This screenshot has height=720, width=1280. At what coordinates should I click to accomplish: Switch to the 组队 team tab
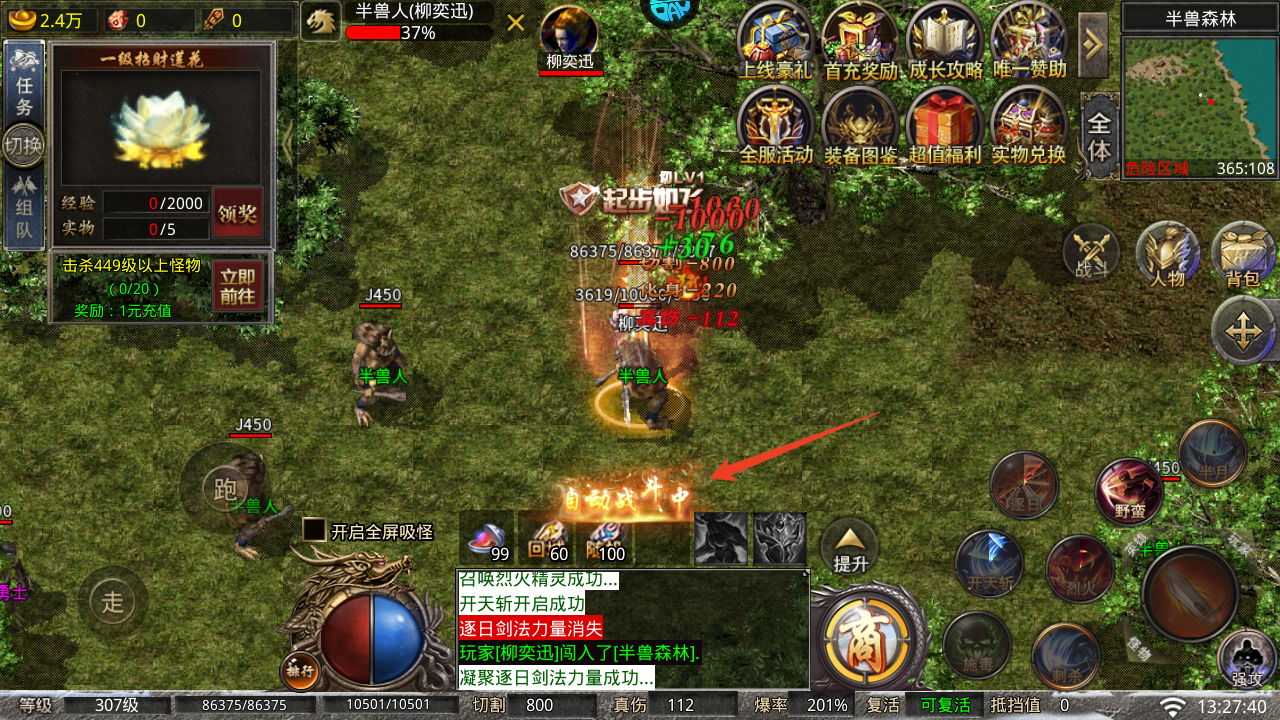coord(24,210)
